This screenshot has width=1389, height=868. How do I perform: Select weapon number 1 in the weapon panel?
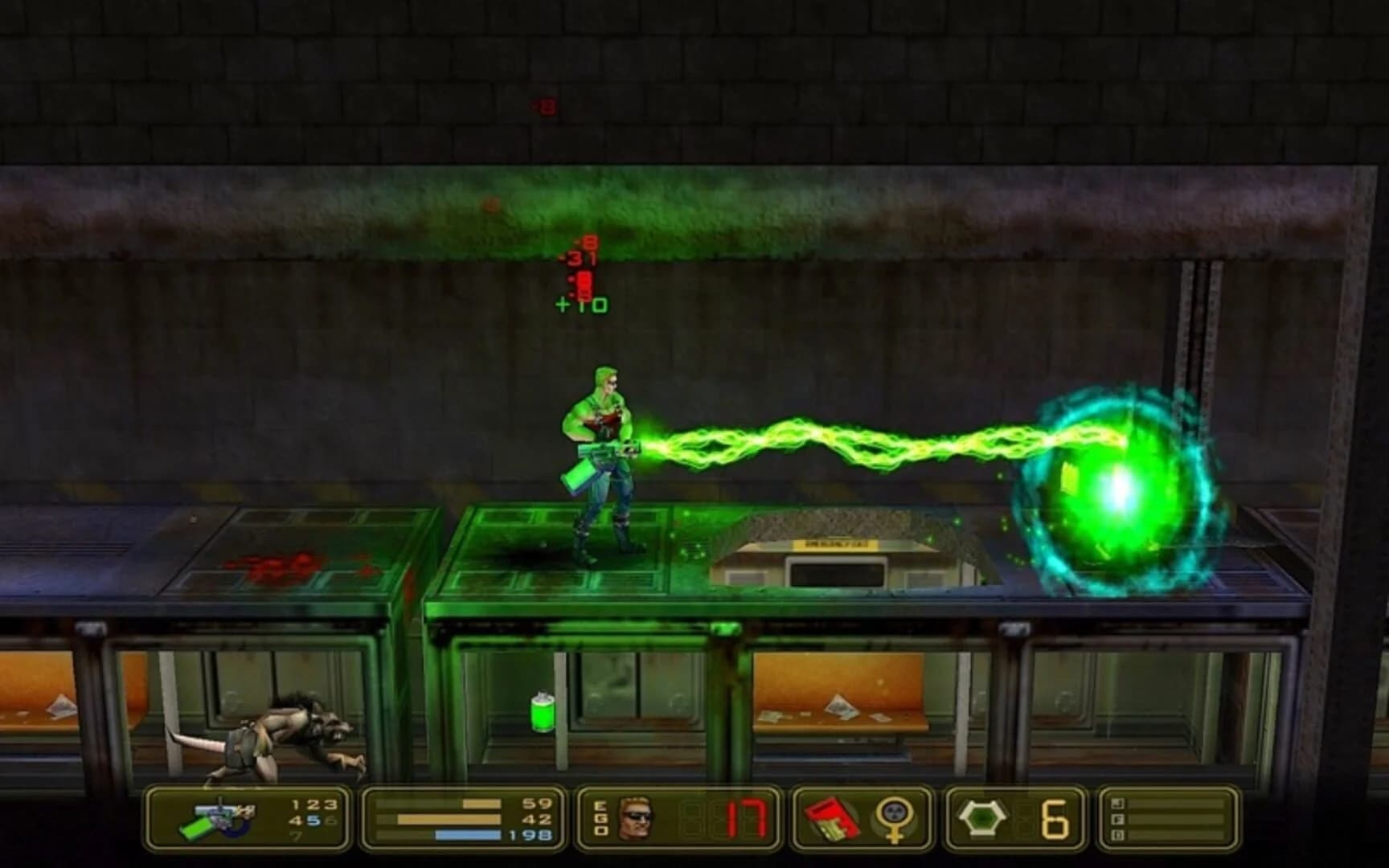(294, 805)
